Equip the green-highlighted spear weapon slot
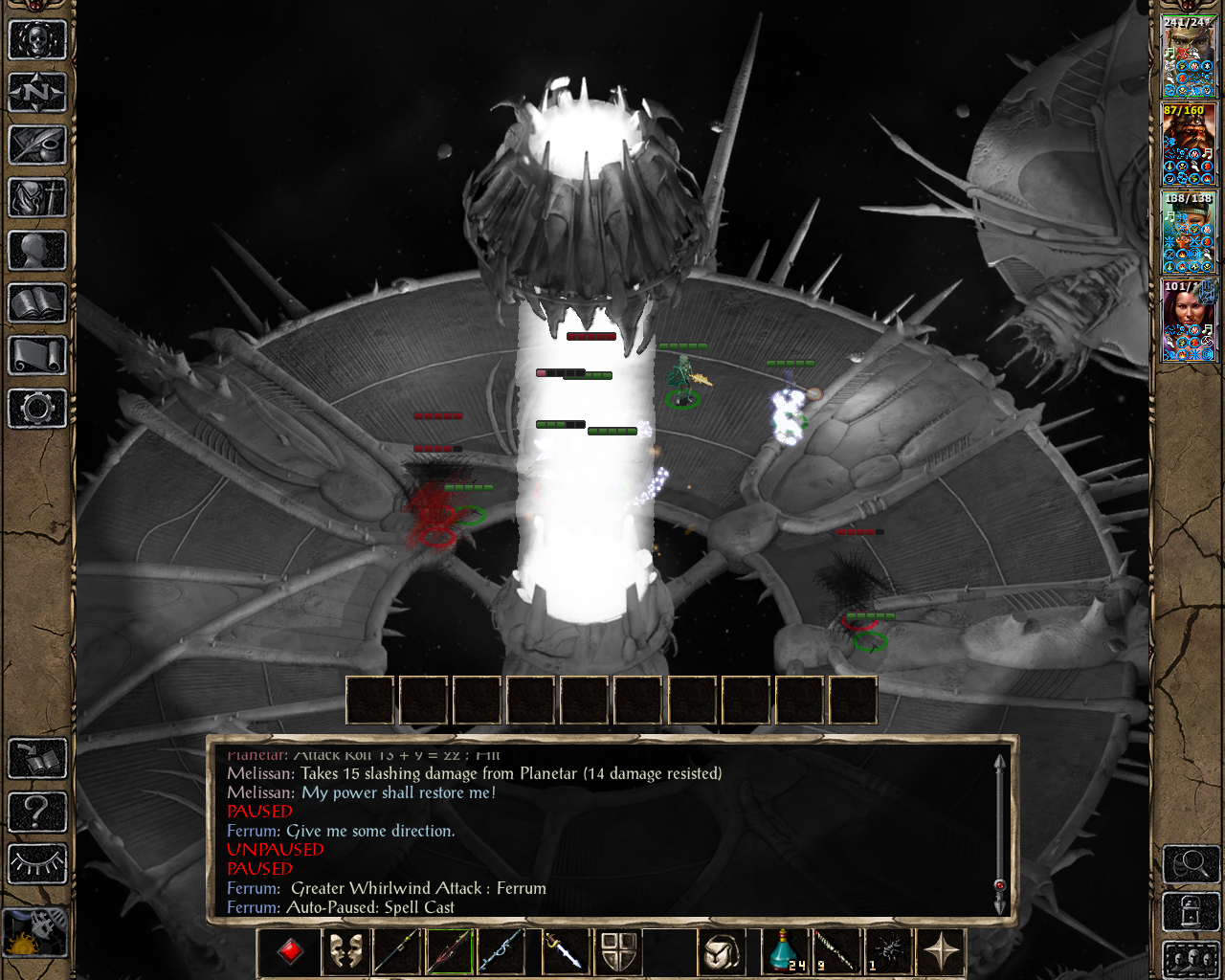This screenshot has width=1225, height=980. coord(450,951)
